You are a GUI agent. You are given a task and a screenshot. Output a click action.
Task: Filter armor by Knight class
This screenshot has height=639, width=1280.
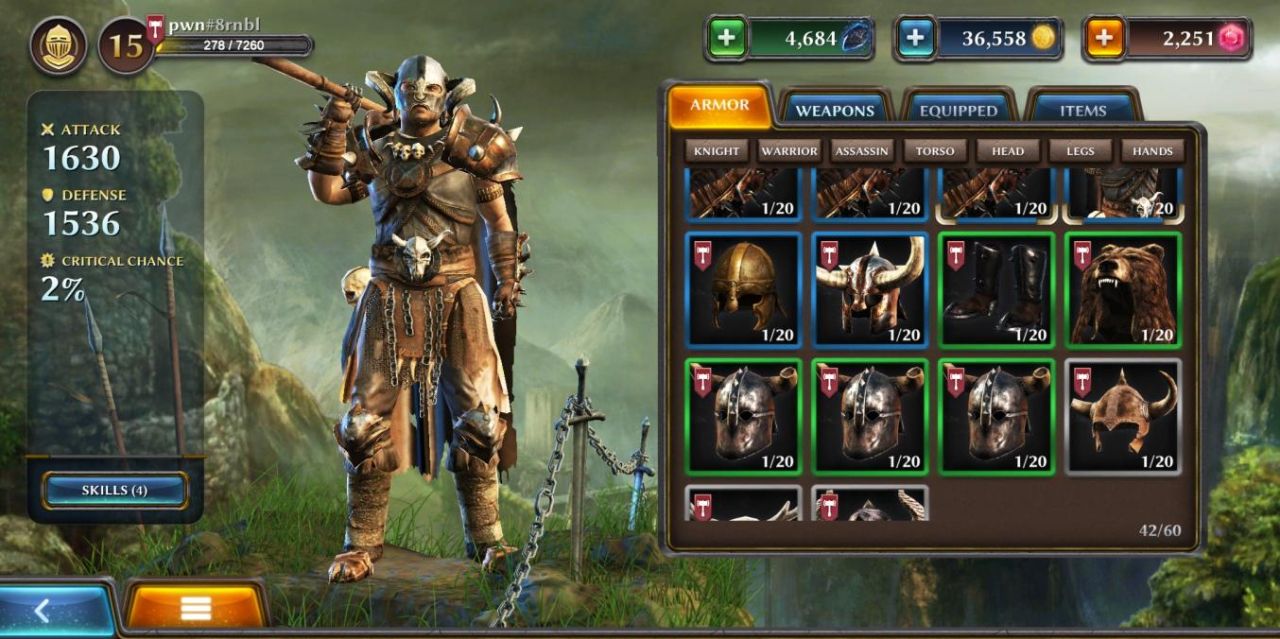(717, 151)
